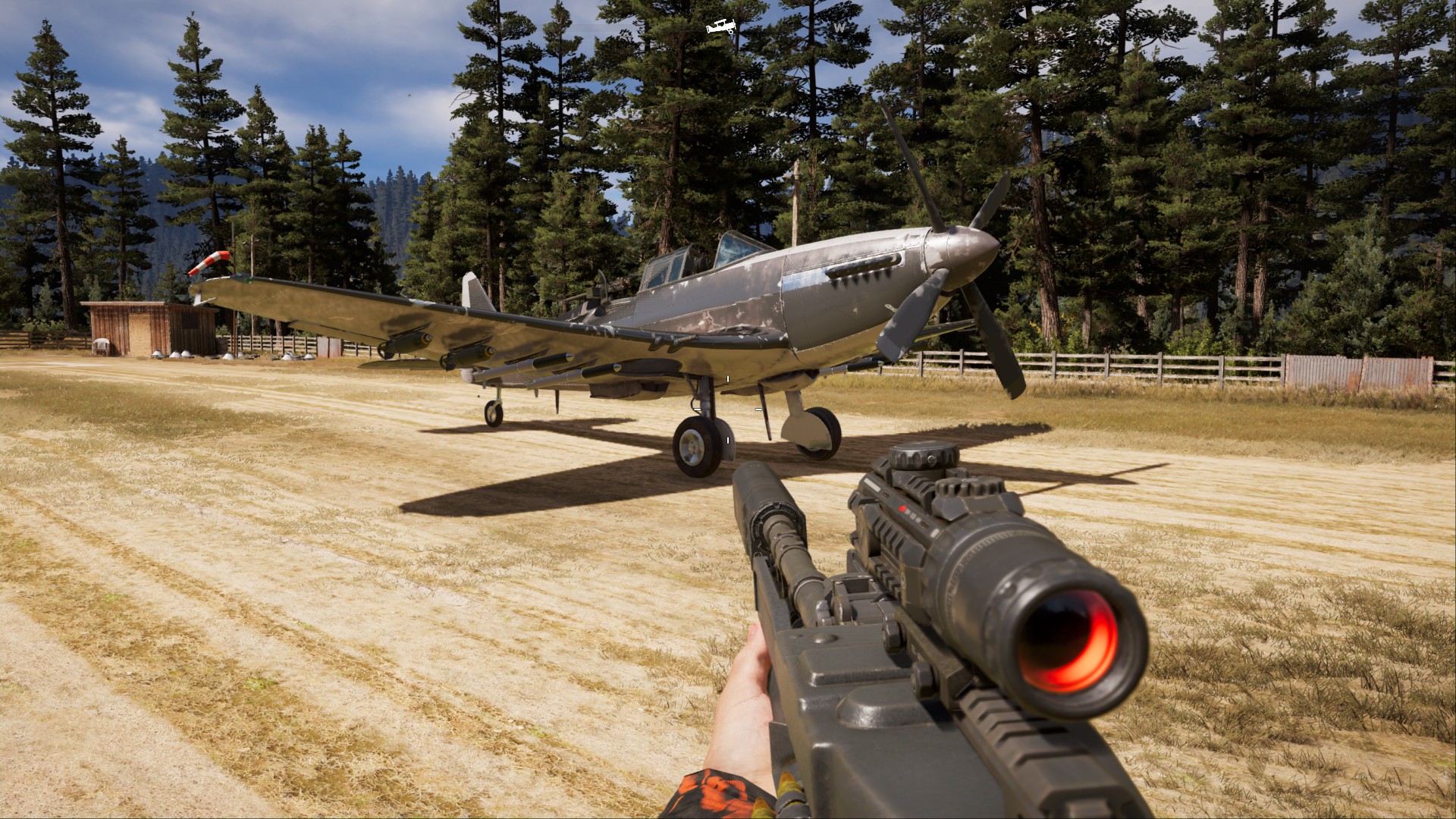Image resolution: width=1456 pixels, height=819 pixels.
Task: Click the biplane marker on the compass
Action: (x=721, y=27)
